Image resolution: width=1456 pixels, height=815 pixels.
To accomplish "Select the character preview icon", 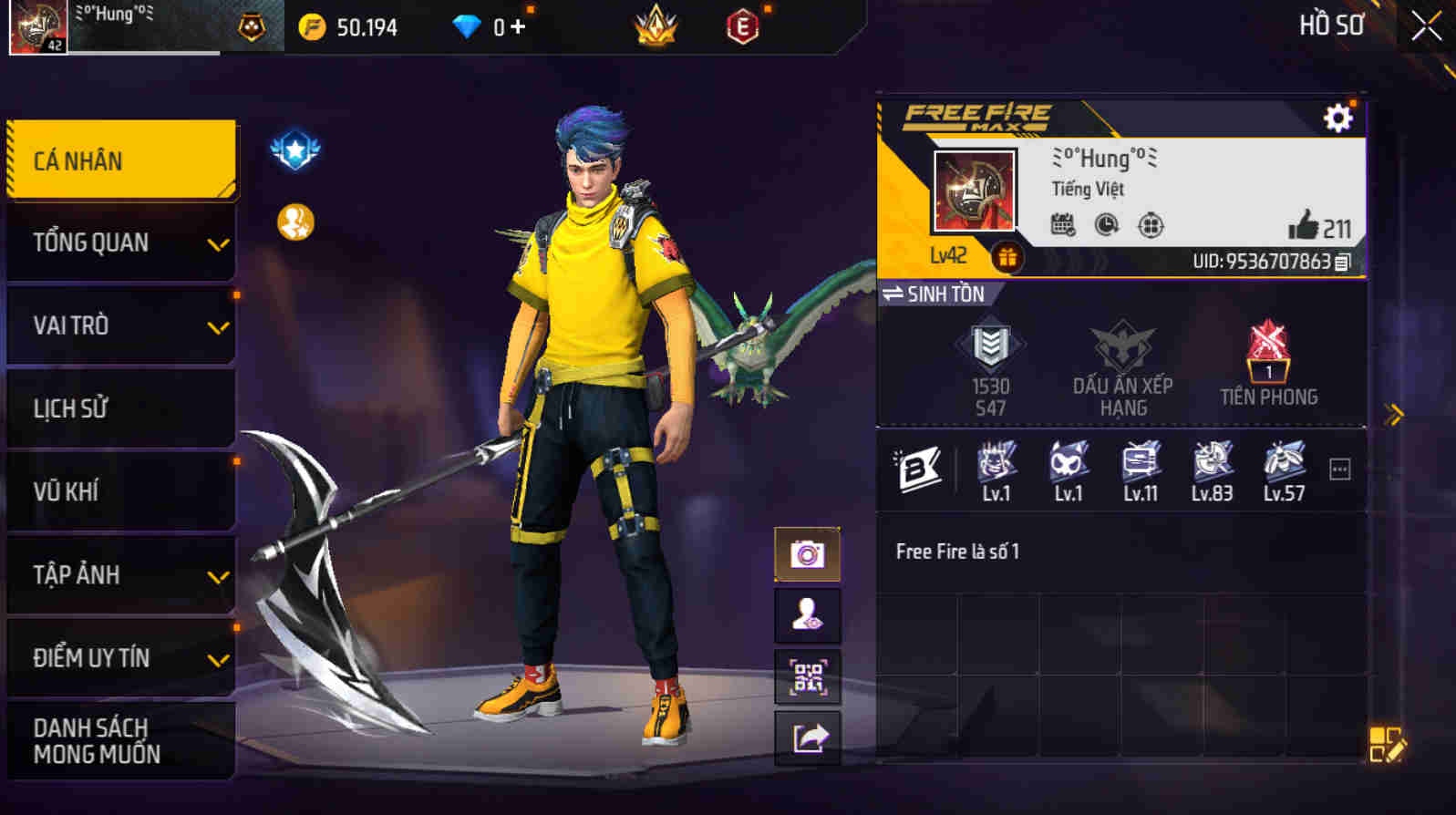I will point(808,614).
